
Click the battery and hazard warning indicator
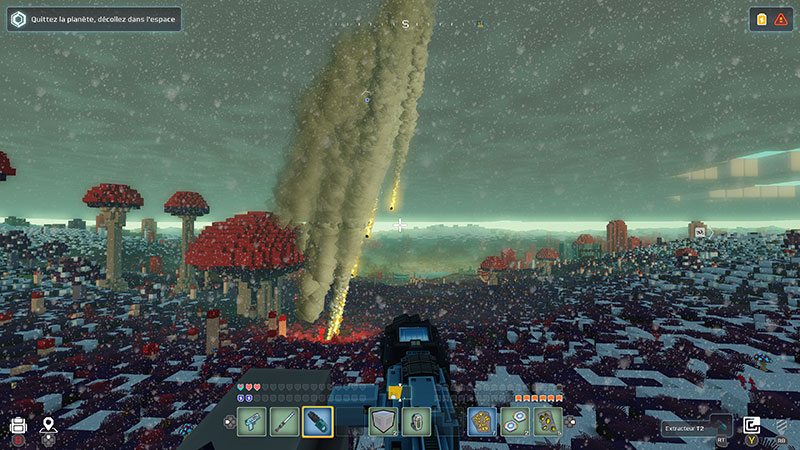770,19
